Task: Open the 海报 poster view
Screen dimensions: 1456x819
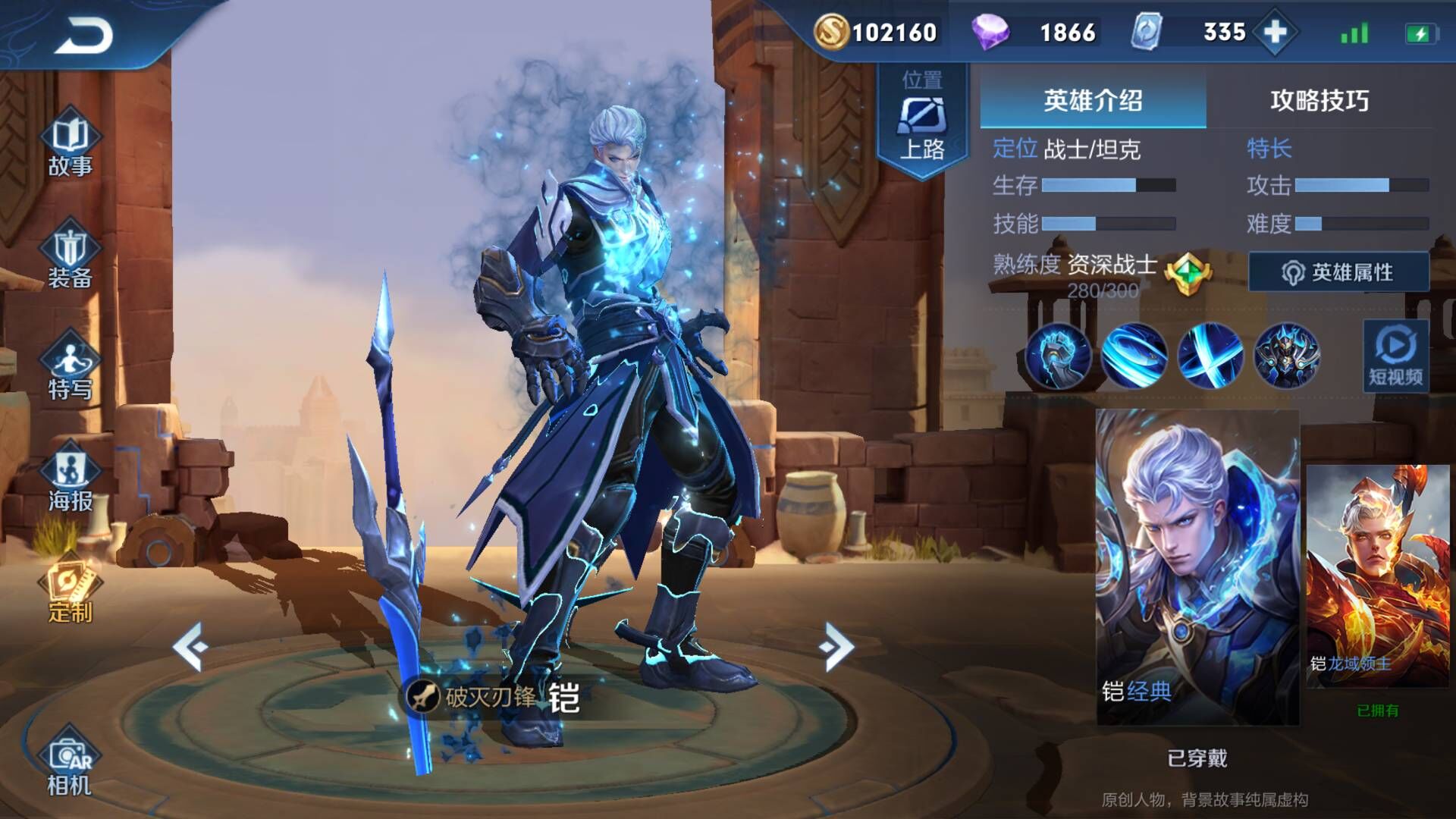Action: 70,479
